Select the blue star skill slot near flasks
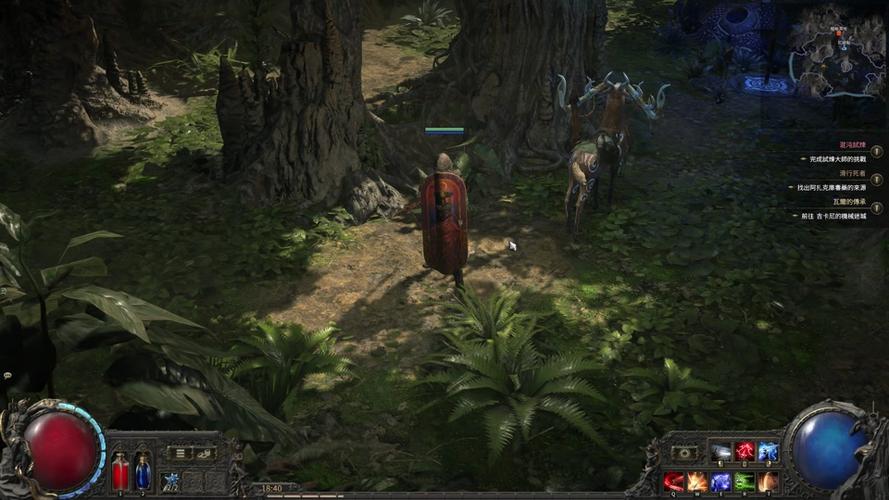This screenshot has width=889, height=500. click(x=171, y=481)
